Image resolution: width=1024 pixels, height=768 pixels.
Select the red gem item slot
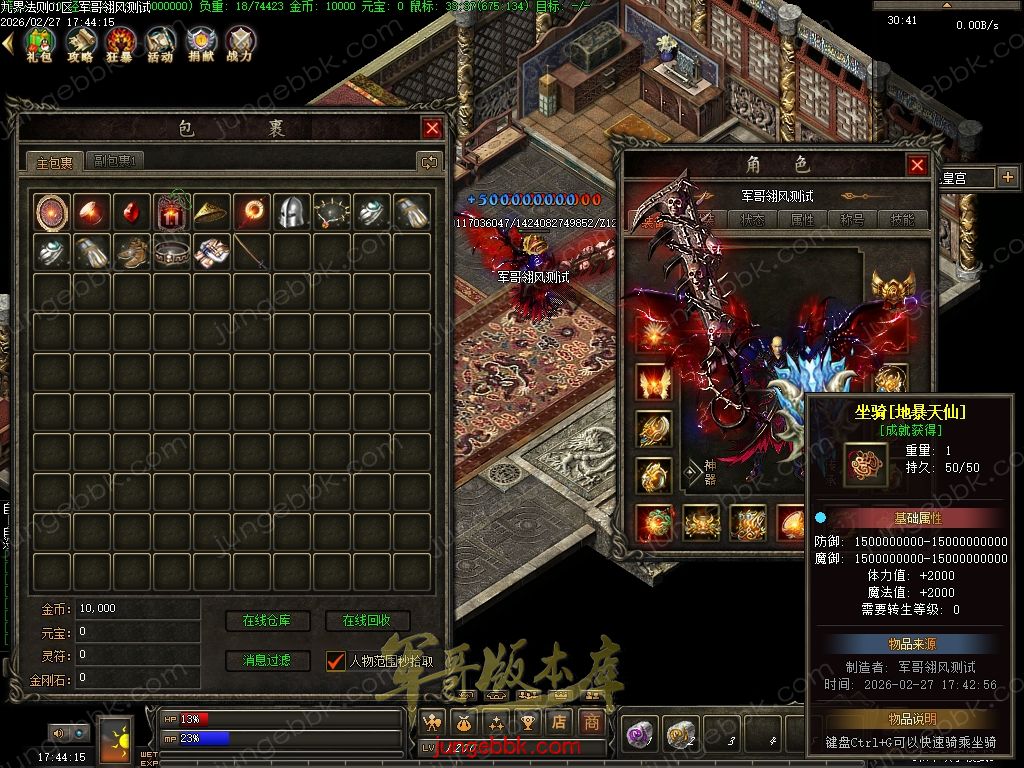pos(131,211)
